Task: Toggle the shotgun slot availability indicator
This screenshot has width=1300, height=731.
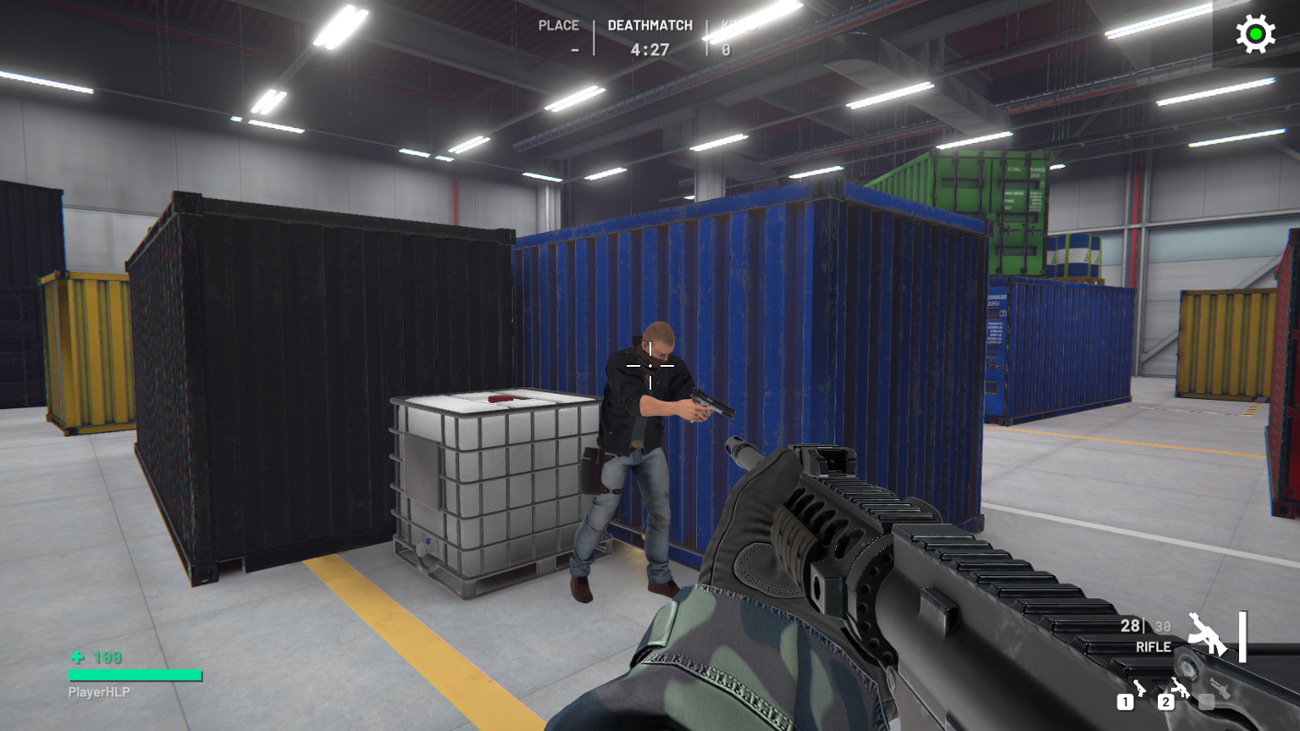Action: [x=1207, y=703]
